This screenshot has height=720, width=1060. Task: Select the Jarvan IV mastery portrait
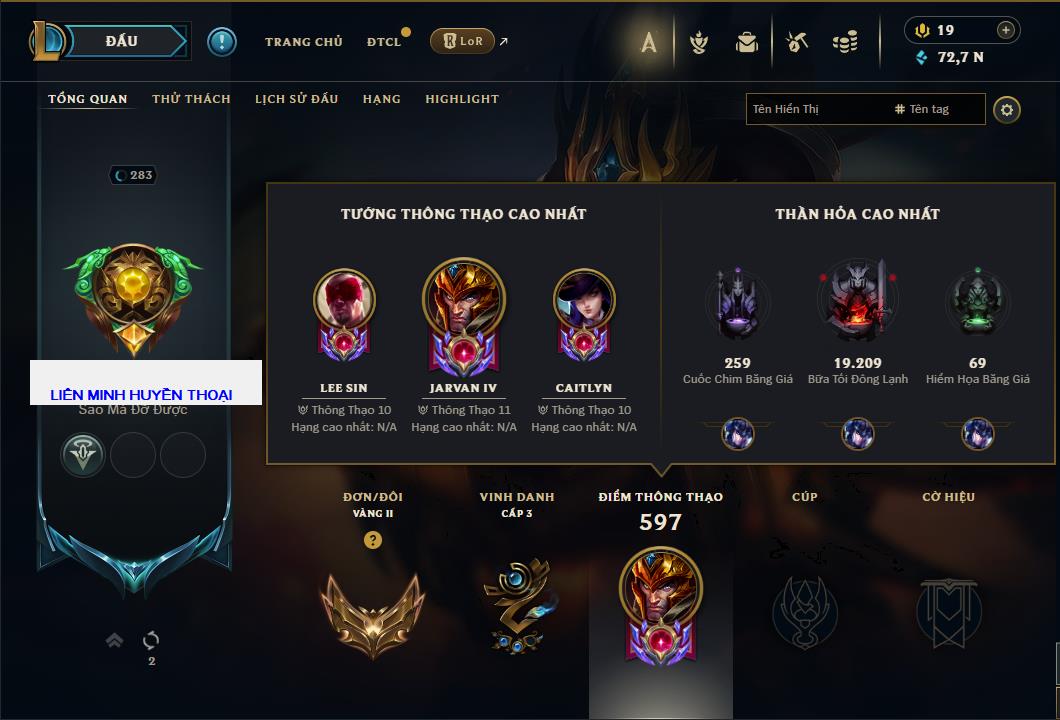[x=463, y=302]
